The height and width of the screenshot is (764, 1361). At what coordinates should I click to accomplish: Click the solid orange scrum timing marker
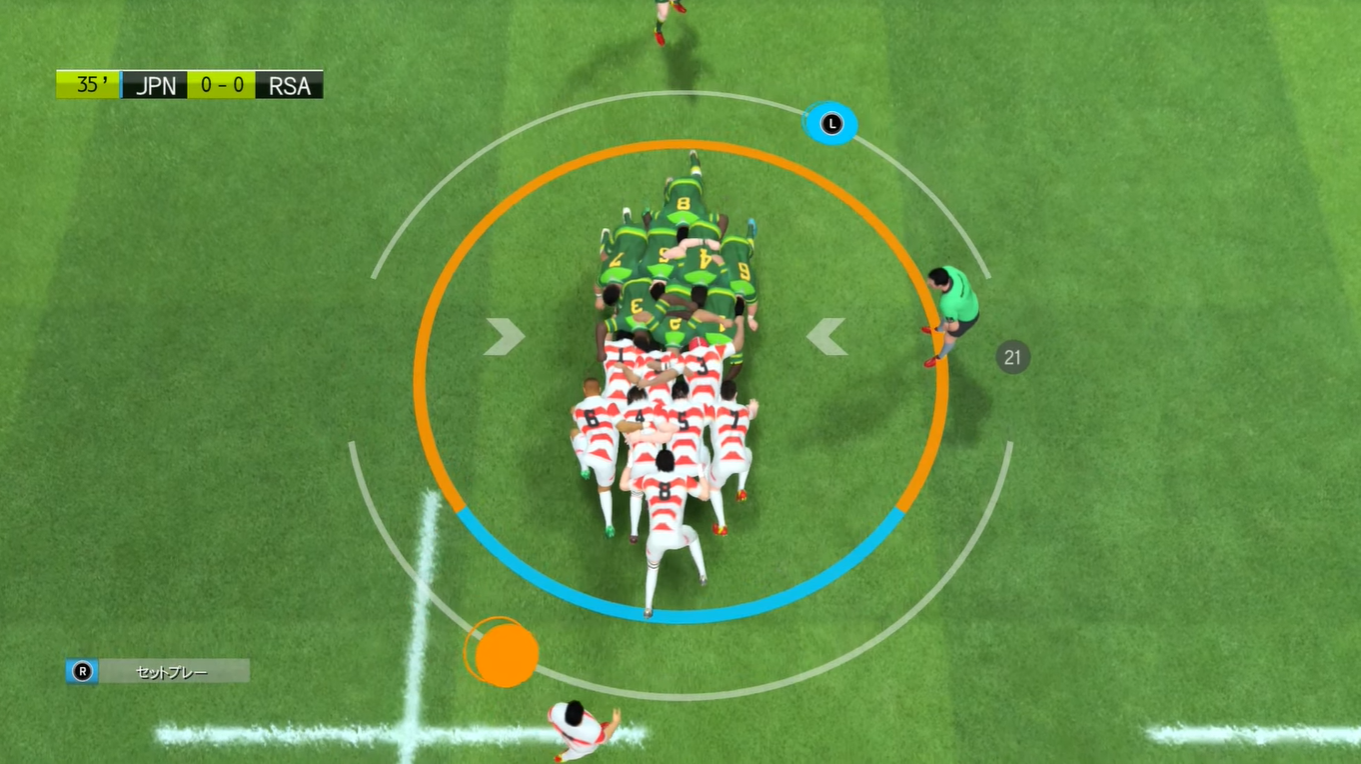507,654
